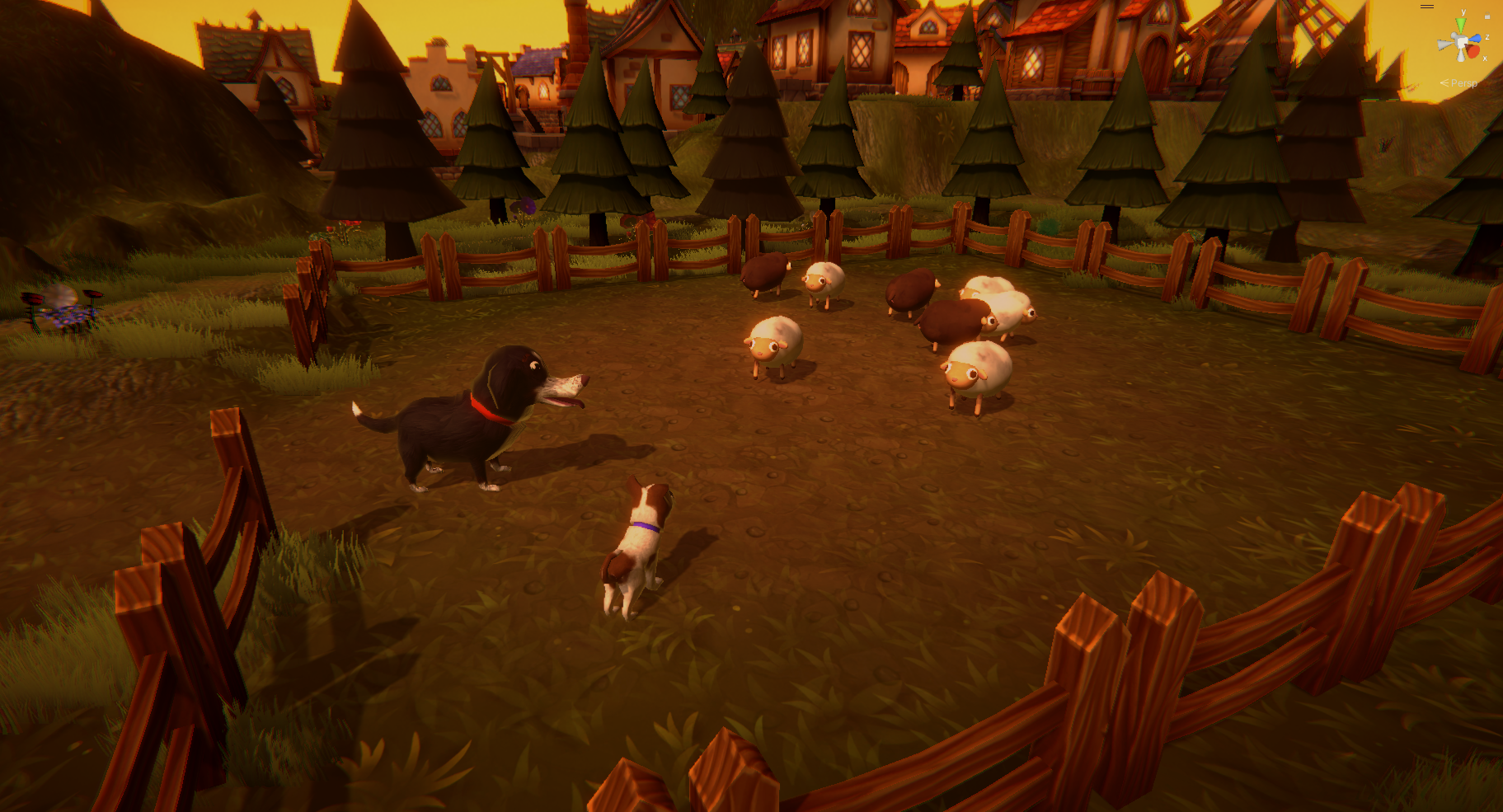This screenshot has height=812, width=1503.
Task: Click the green Y axis cone
Action: click(1461, 25)
